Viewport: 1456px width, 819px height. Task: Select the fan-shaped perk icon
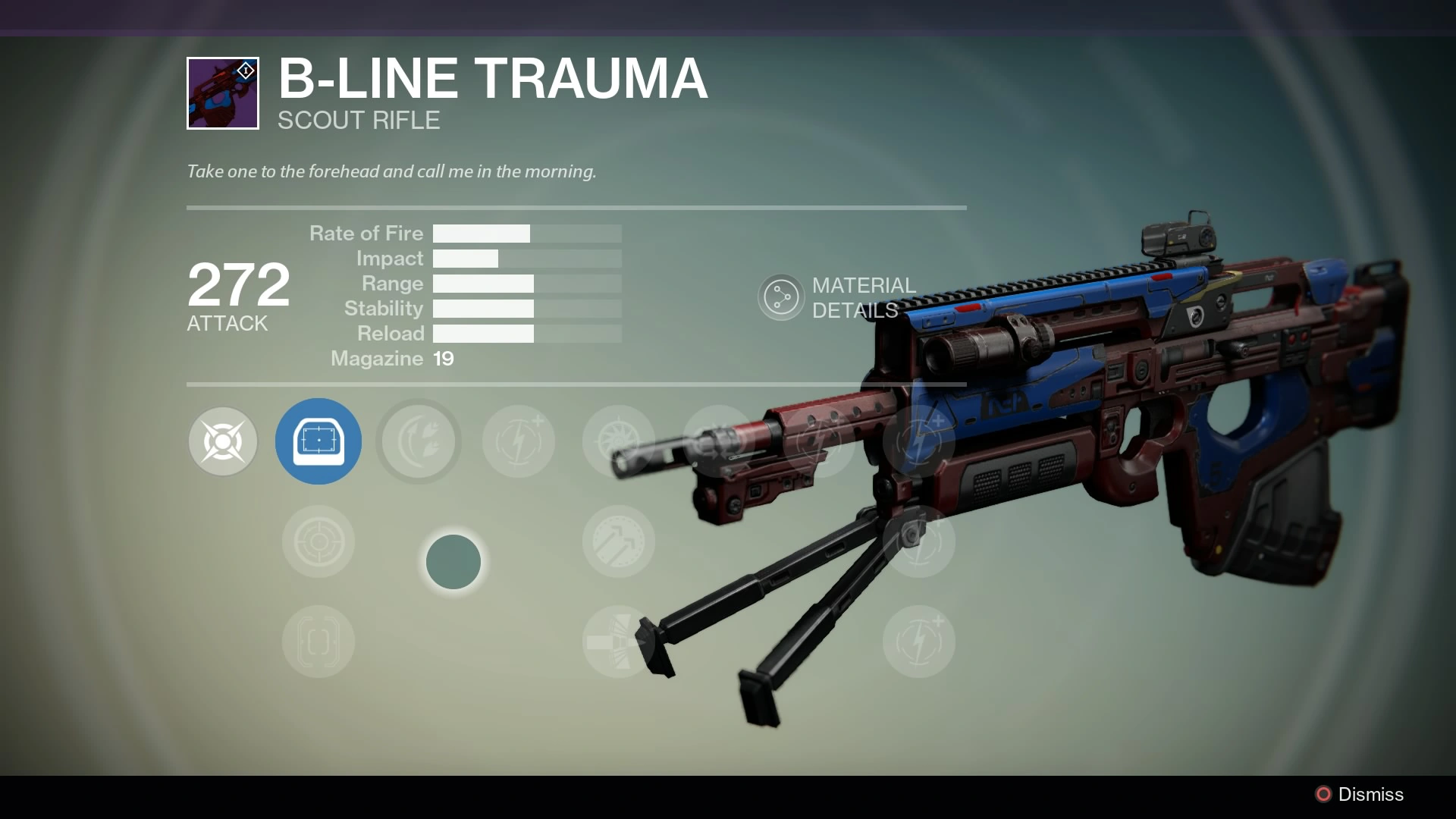point(618,441)
